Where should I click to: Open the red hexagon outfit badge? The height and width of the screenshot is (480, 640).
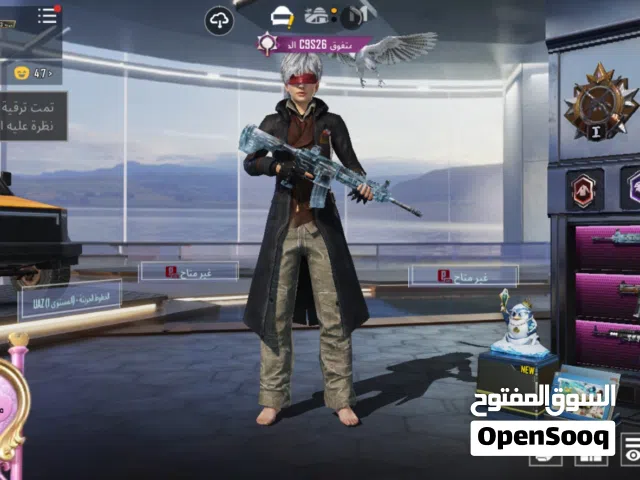[584, 188]
